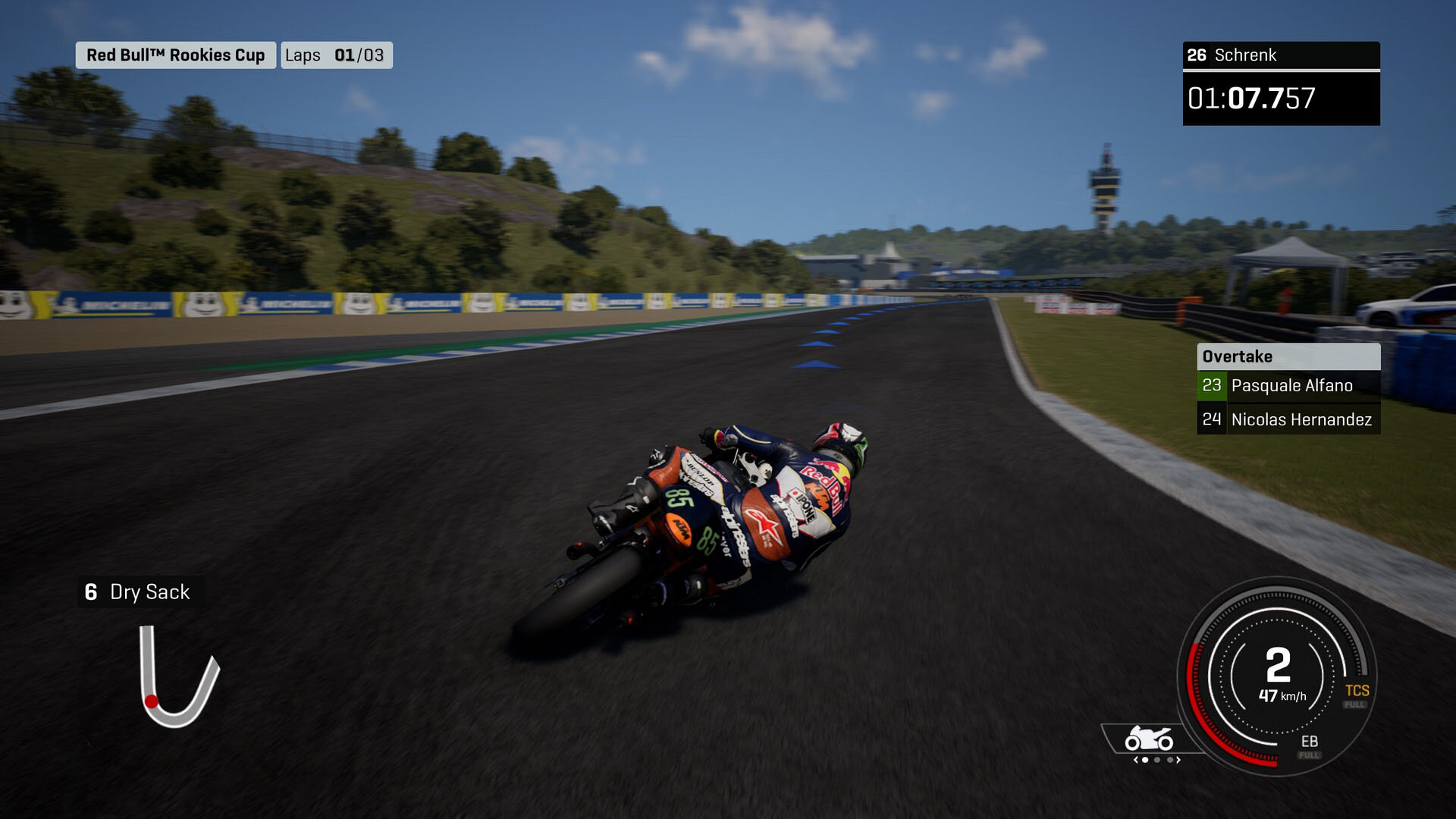Click the motorcycle electronics icon

[x=1149, y=738]
